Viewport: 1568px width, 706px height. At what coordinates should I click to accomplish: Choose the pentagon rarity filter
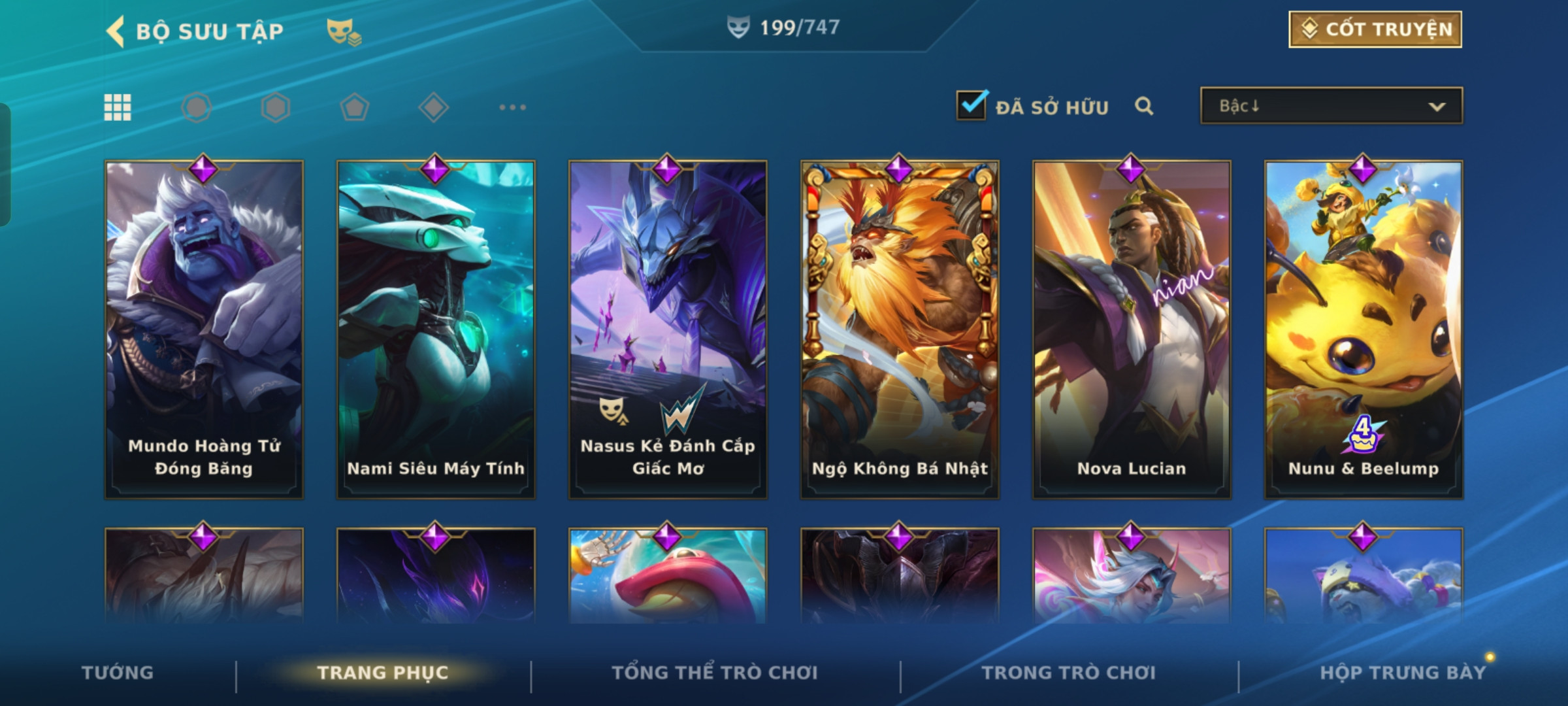(354, 107)
